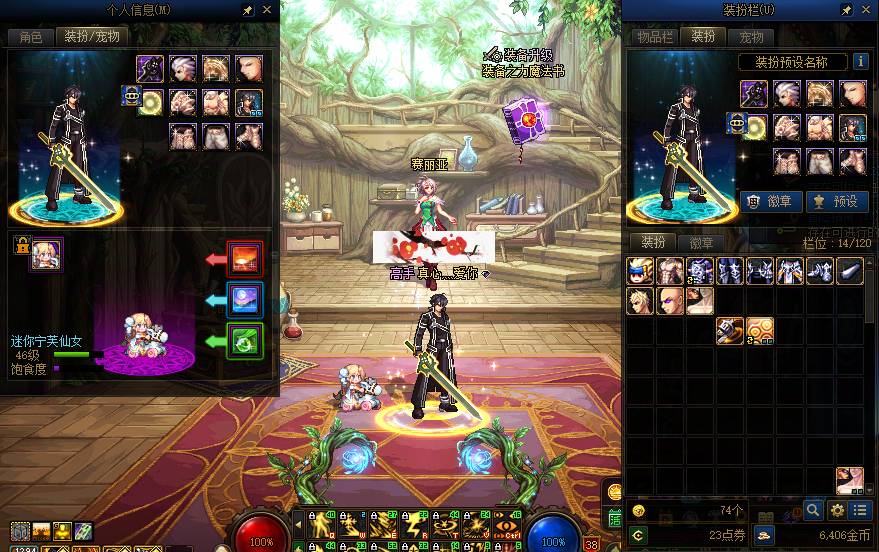Select the orange patterned item in inventory

pyautogui.click(x=760, y=331)
